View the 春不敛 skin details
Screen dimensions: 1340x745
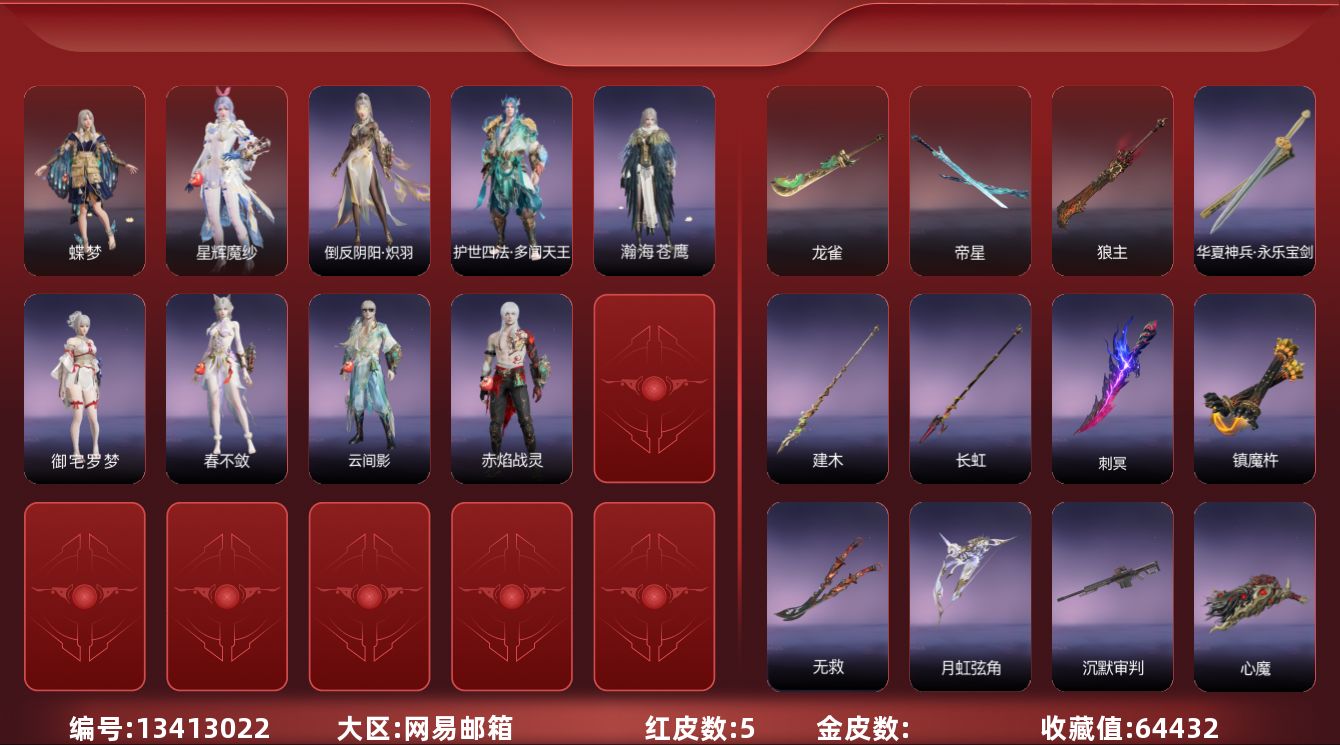(x=227, y=388)
